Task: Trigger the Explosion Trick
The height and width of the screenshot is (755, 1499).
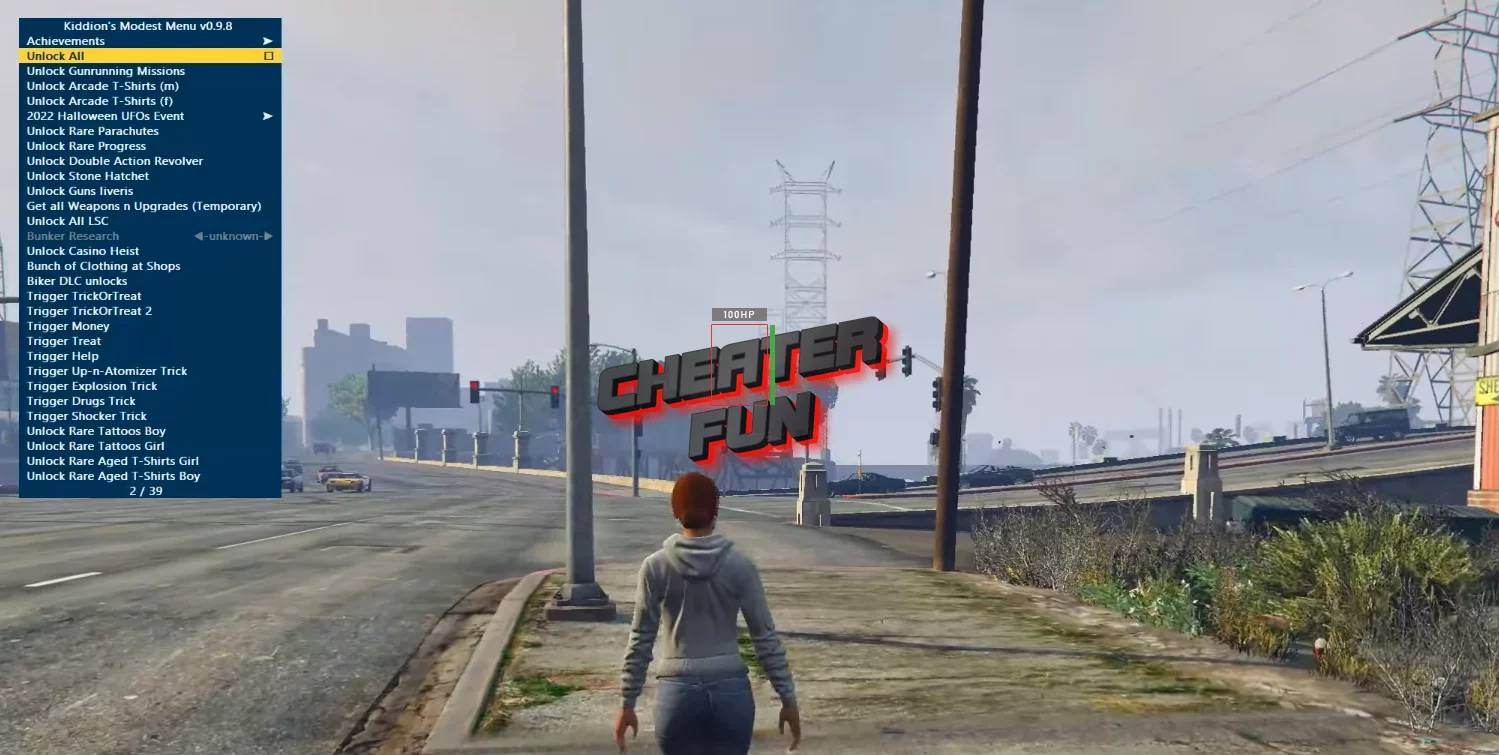Action: point(92,385)
